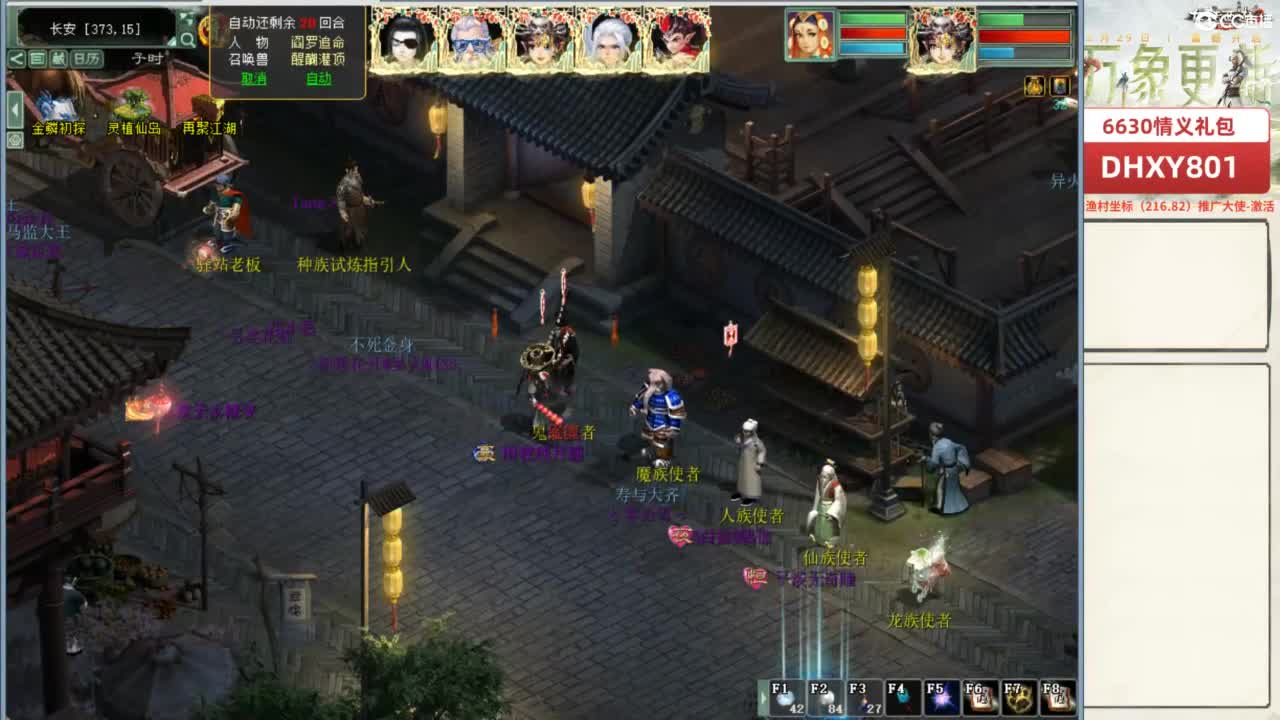Activate the F5 star skill icon
This screenshot has height=720, width=1280.
(x=940, y=698)
